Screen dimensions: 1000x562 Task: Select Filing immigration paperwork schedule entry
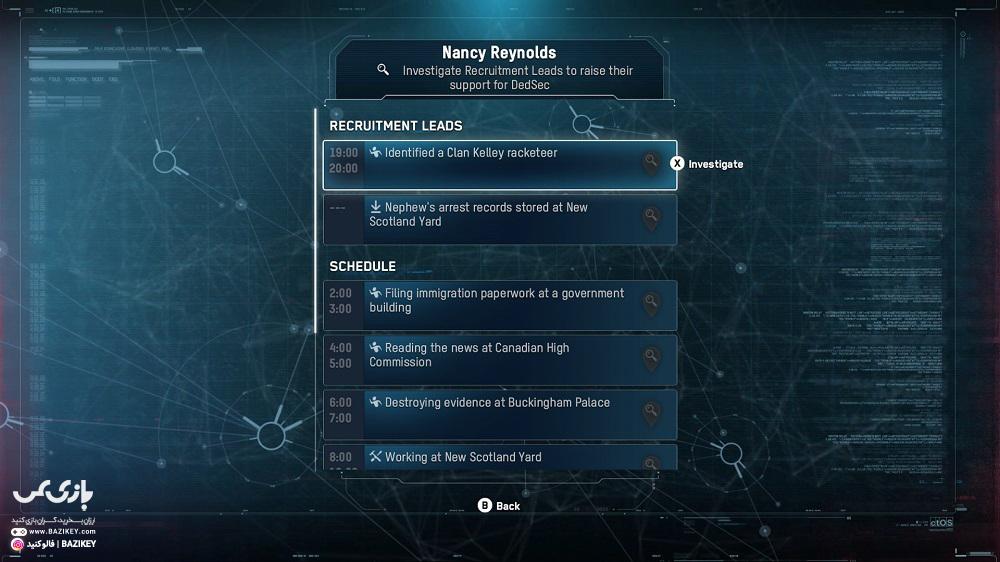[x=499, y=305]
